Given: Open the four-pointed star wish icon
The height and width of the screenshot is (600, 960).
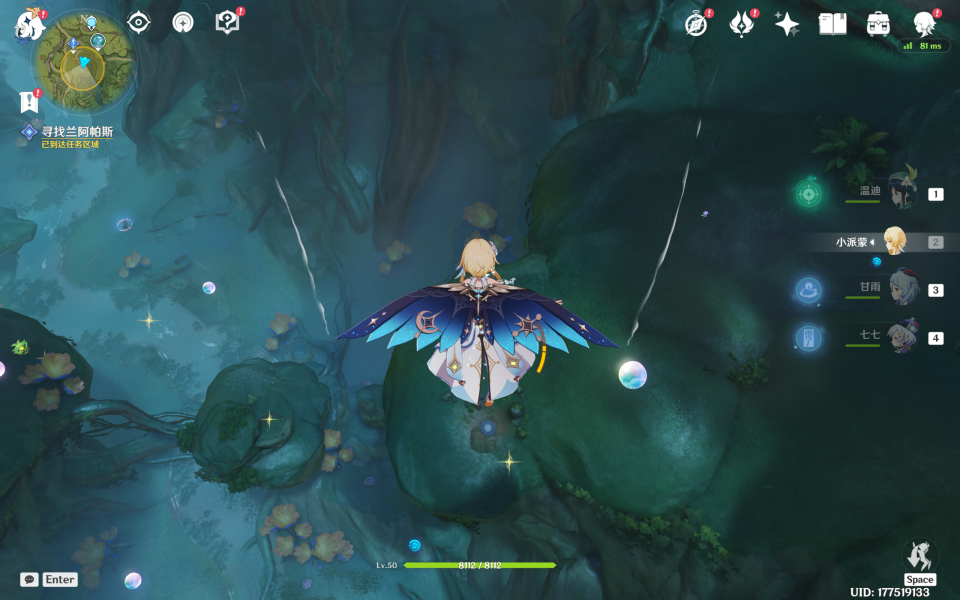Looking at the screenshot, I should (787, 25).
